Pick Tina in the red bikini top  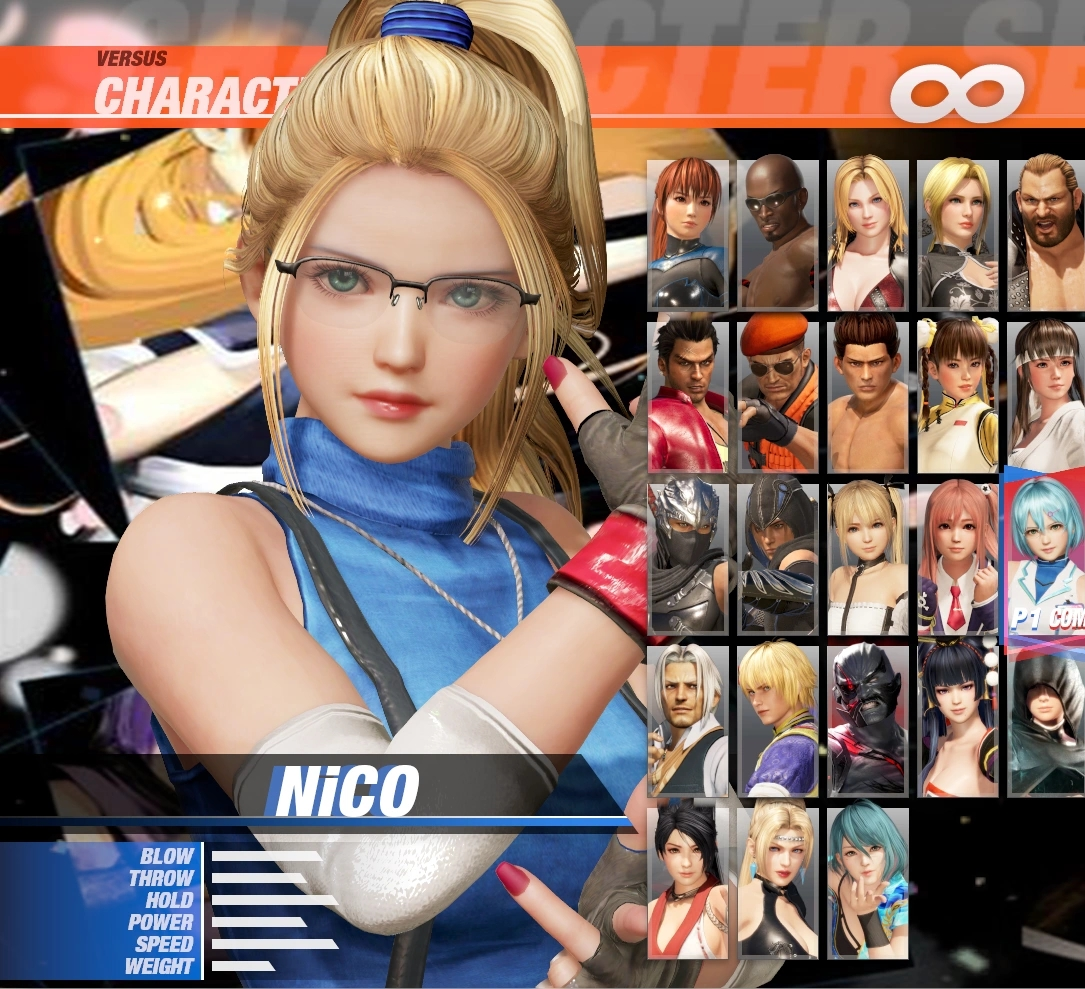click(867, 234)
